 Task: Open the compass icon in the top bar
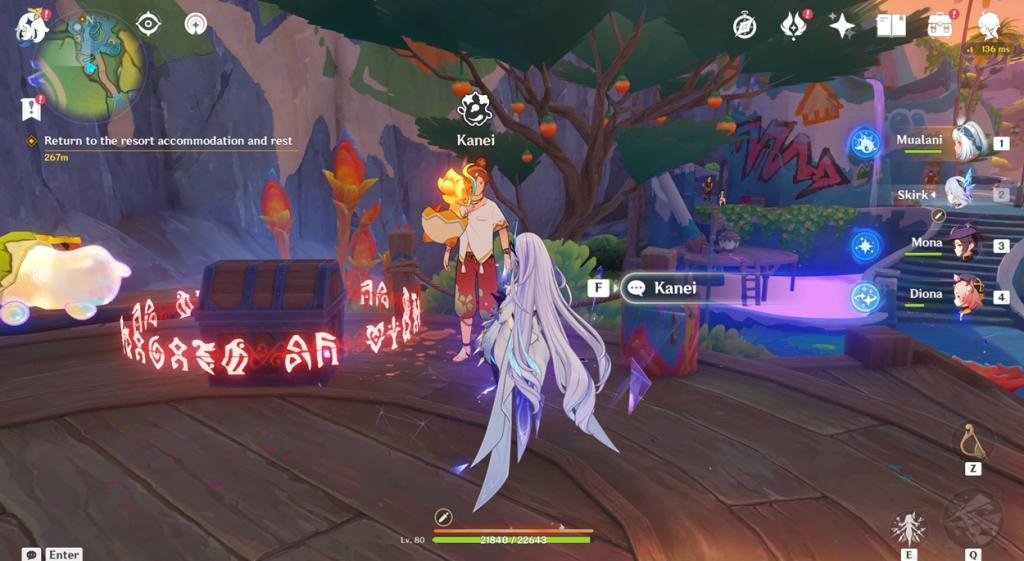[744, 26]
